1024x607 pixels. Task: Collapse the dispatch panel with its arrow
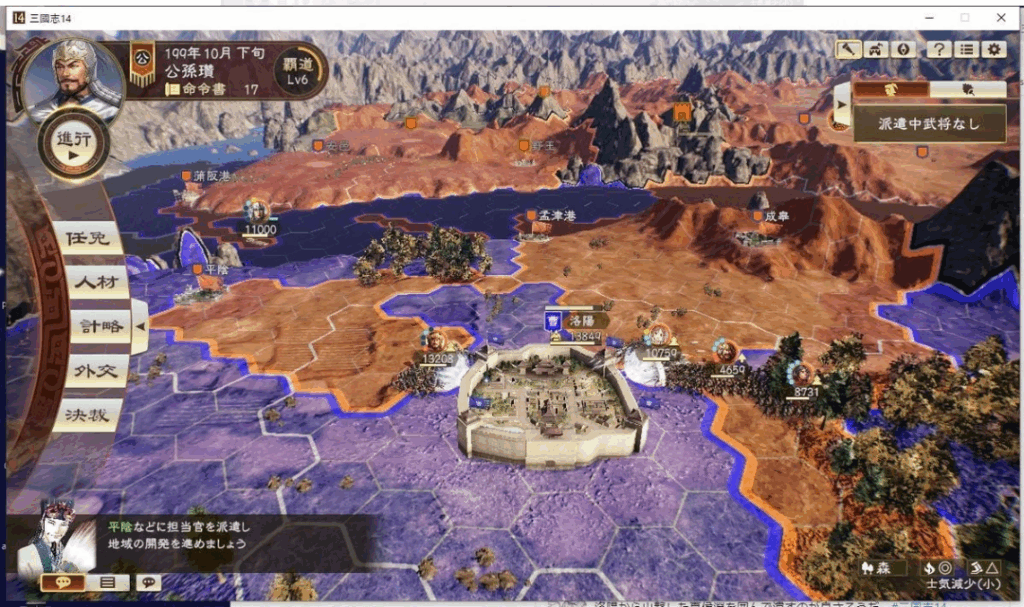click(842, 104)
